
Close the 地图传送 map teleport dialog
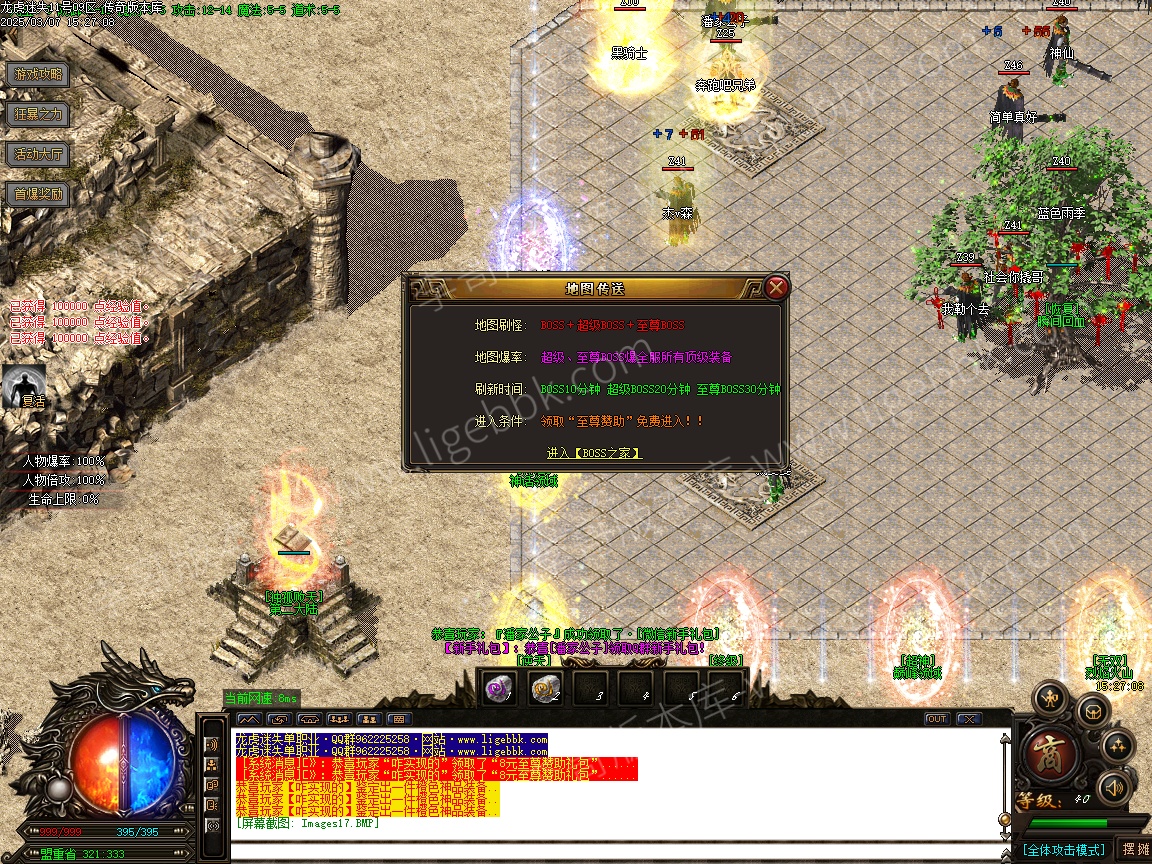pos(777,288)
